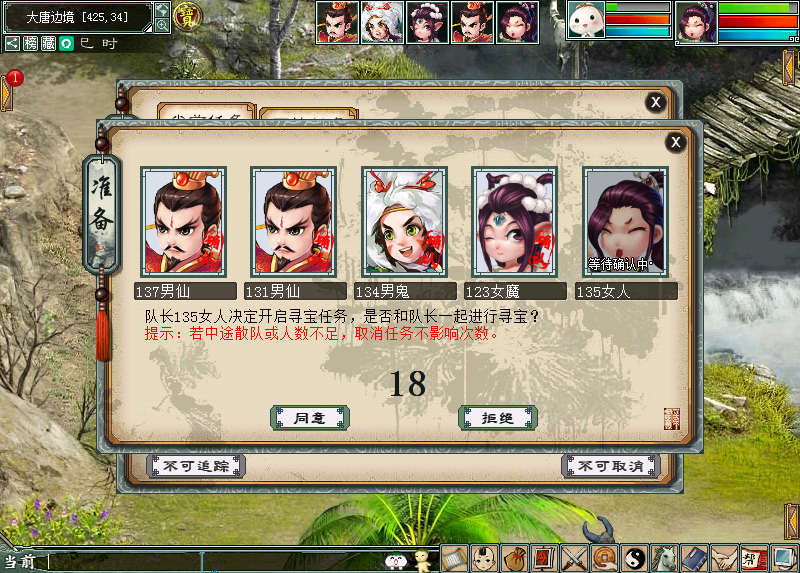This screenshot has width=800, height=573.
Task: Select the 123女魔 team member portrait
Action: 514,221
